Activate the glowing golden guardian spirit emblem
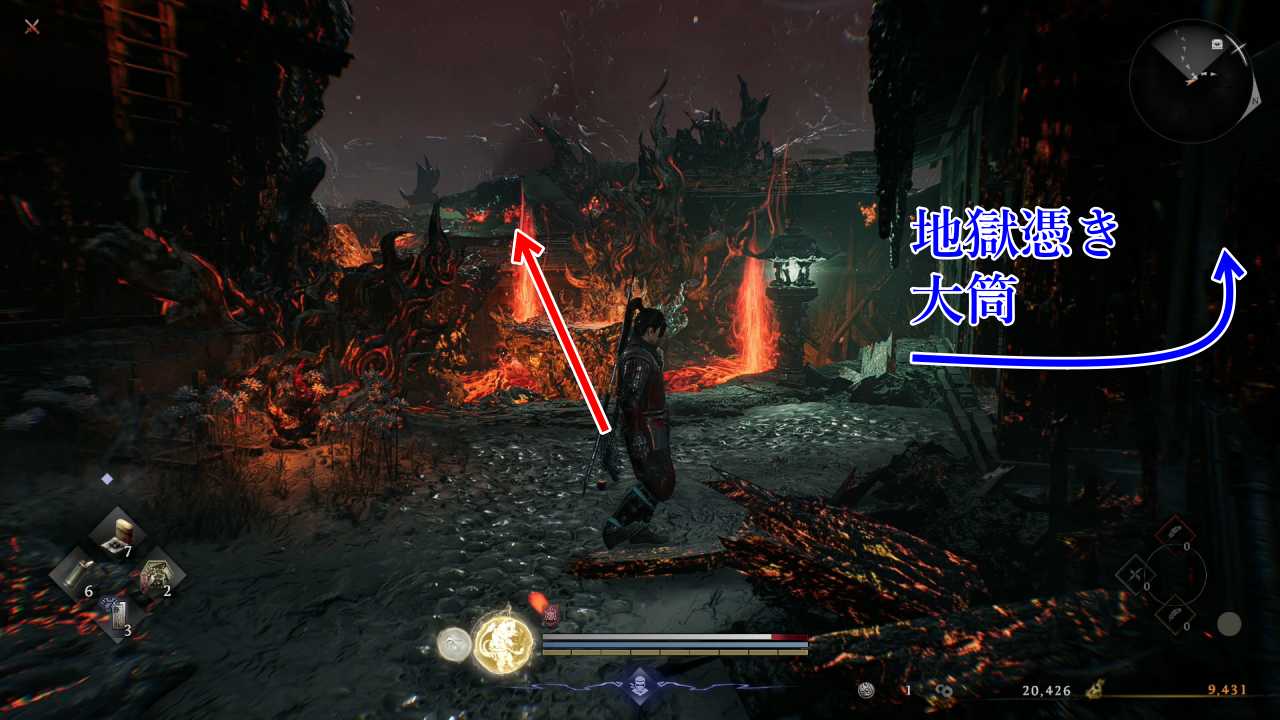Viewport: 1280px width, 720px height. (503, 642)
